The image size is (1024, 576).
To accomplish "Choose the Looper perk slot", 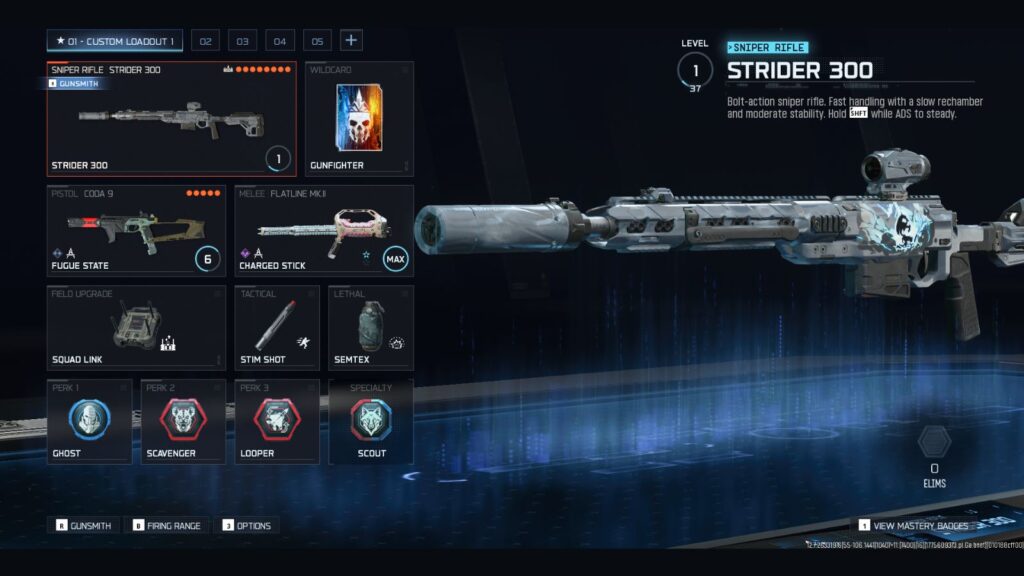I will [x=277, y=421].
